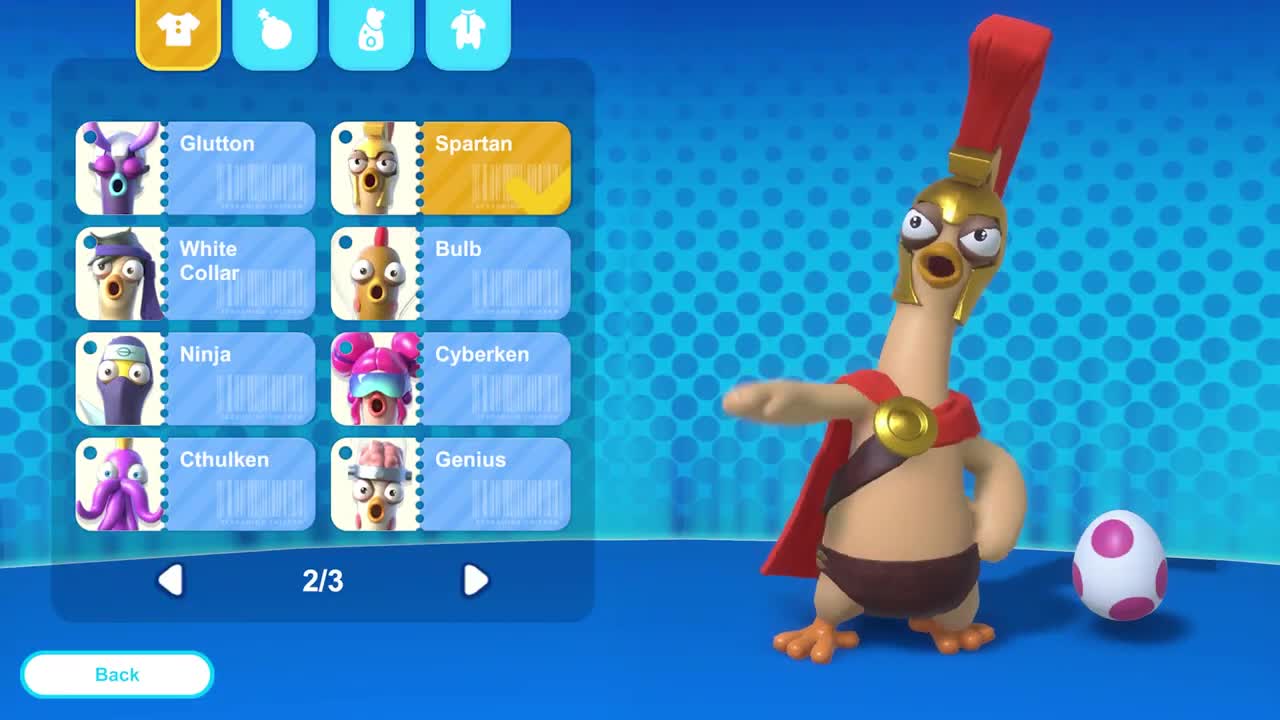Image resolution: width=1280 pixels, height=720 pixels.
Task: Open the bomb customization tab
Action: [275, 32]
